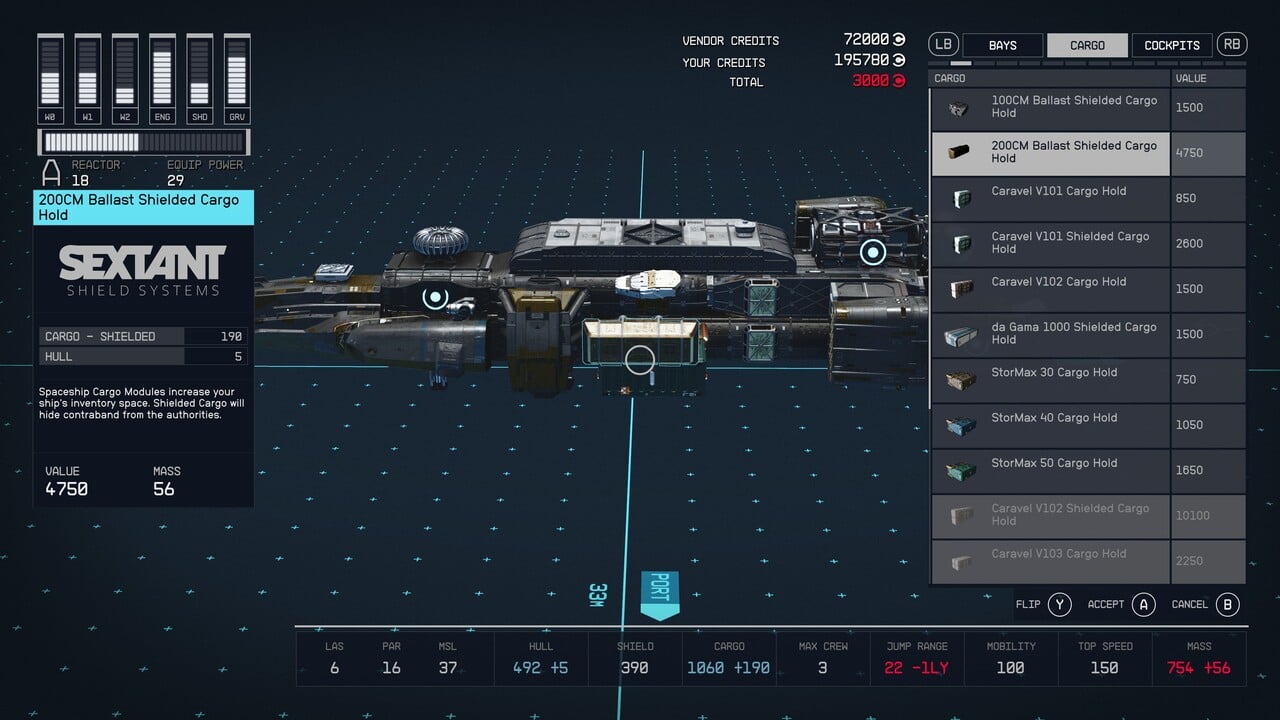Select the Caravel V101 Cargo Hold icon
Viewport: 1280px width, 720px height.
point(959,198)
